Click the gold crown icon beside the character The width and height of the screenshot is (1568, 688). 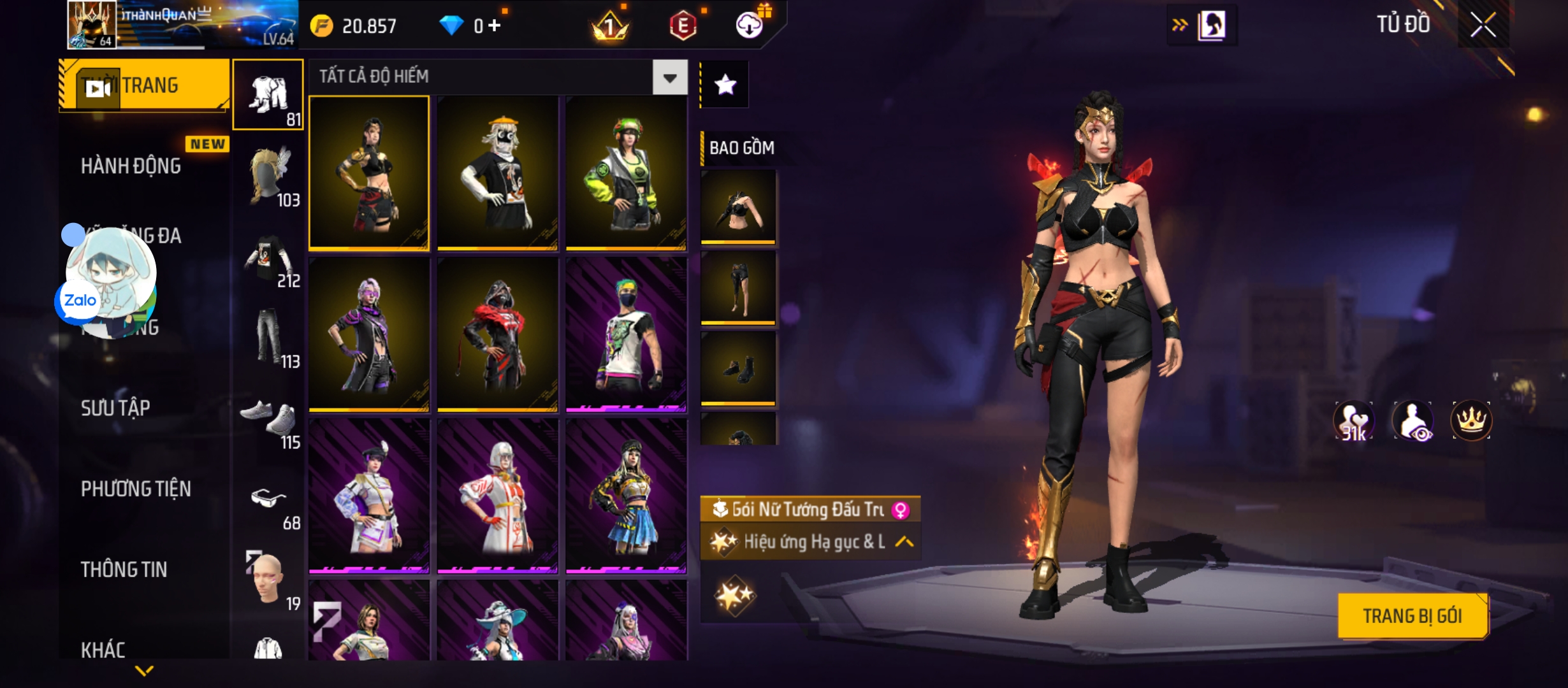pos(1471,420)
